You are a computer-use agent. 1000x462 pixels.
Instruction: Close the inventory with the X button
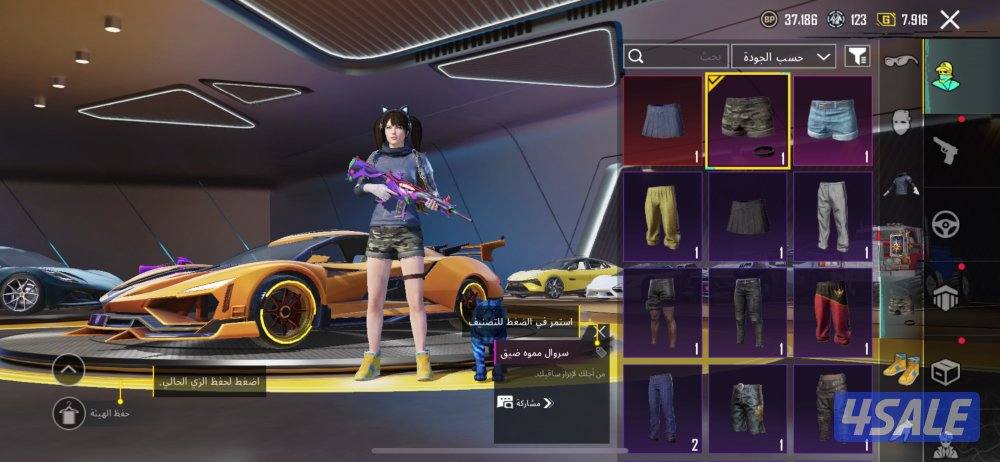(950, 19)
